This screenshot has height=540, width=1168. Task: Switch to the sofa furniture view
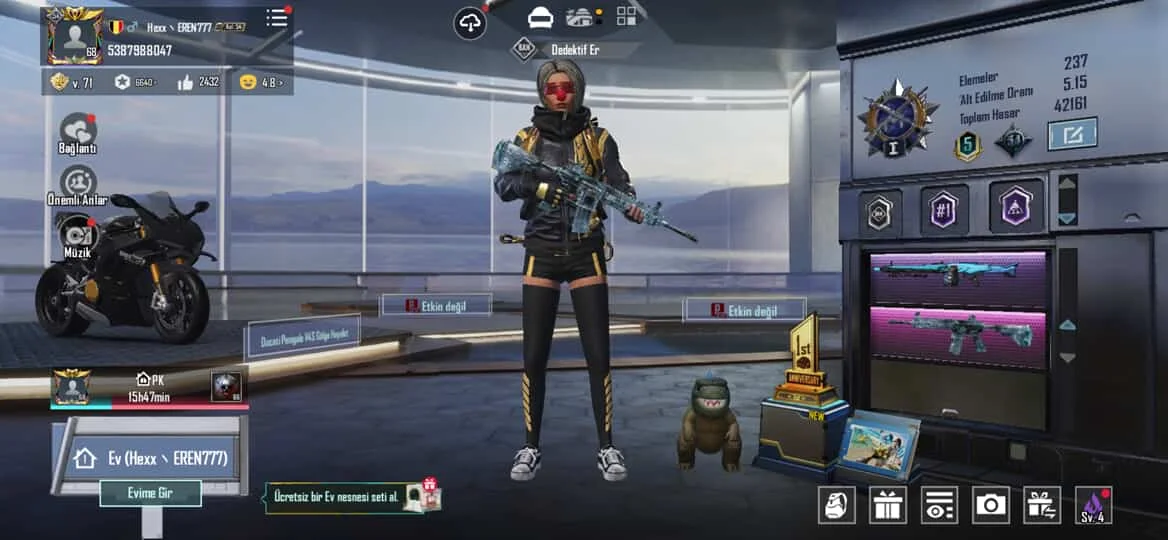pyautogui.click(x=540, y=18)
